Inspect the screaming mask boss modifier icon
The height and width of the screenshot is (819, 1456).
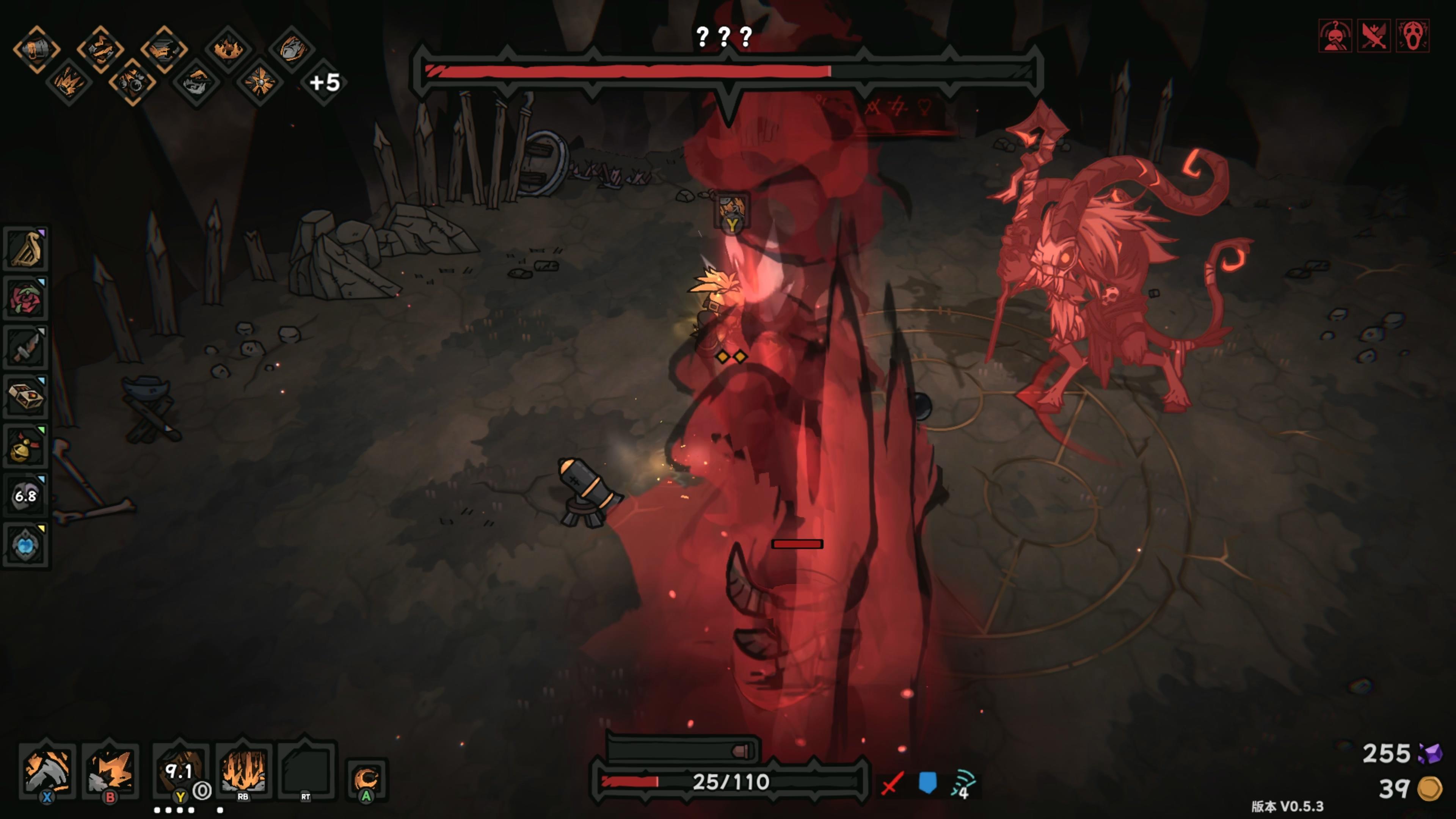(x=1412, y=36)
